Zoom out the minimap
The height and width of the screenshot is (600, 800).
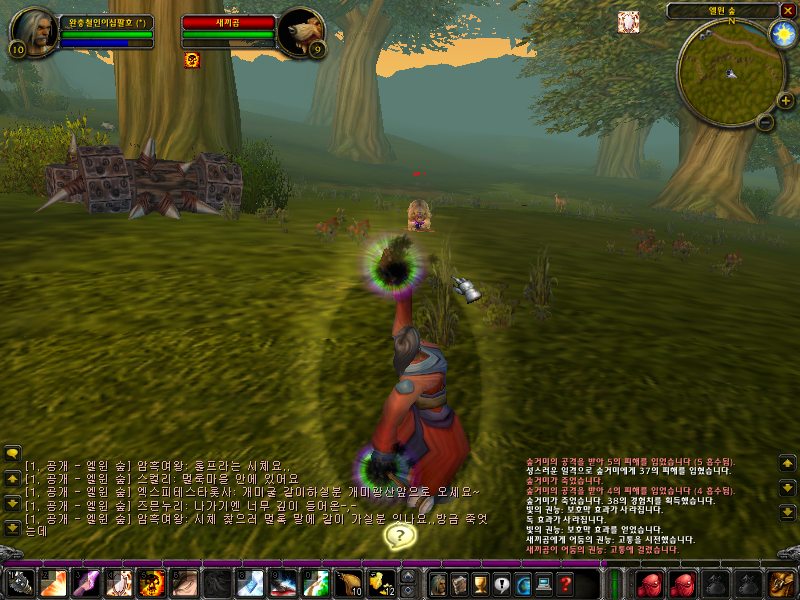765,122
